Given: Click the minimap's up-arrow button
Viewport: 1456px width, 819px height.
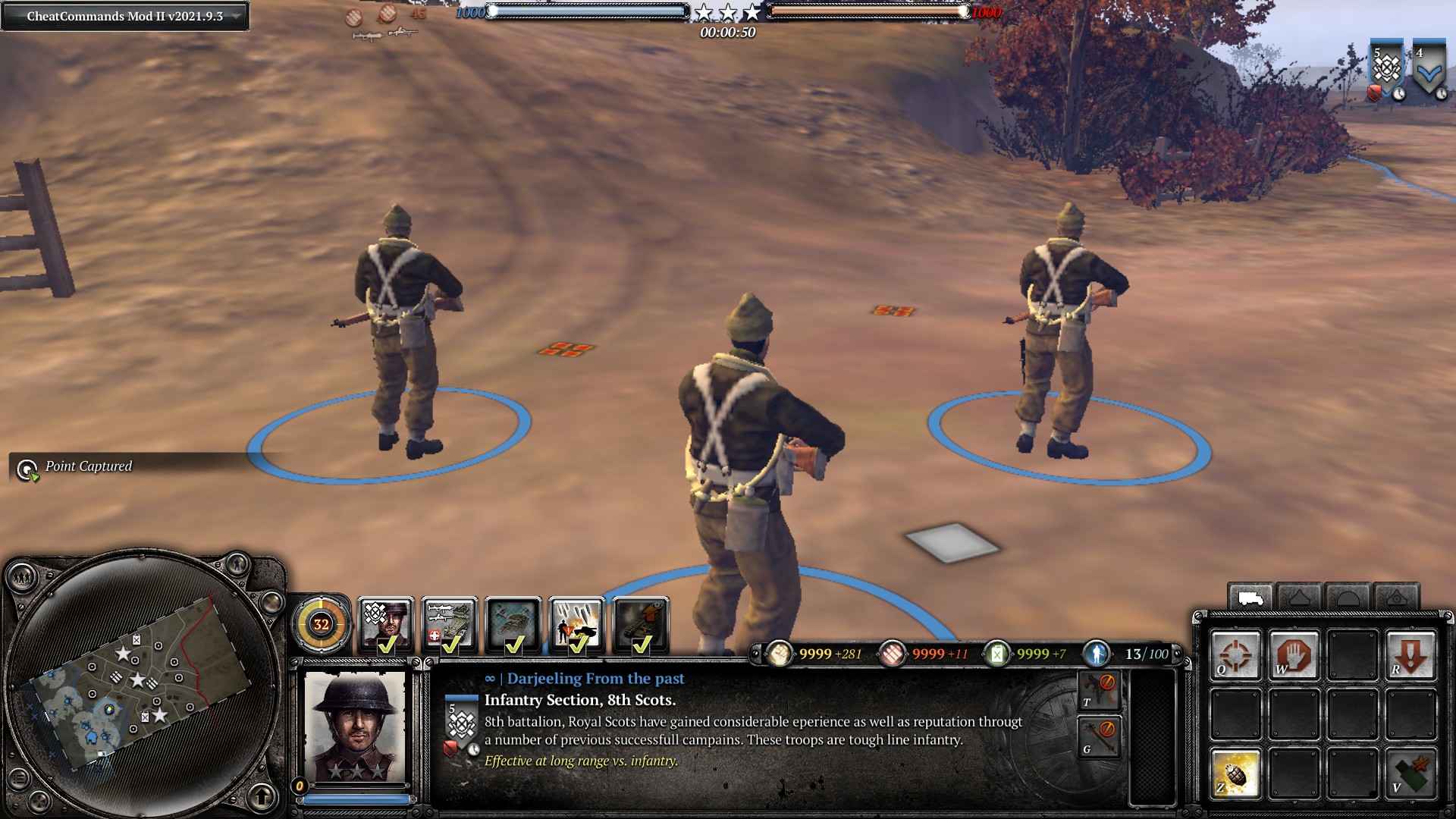Looking at the screenshot, I should (262, 796).
